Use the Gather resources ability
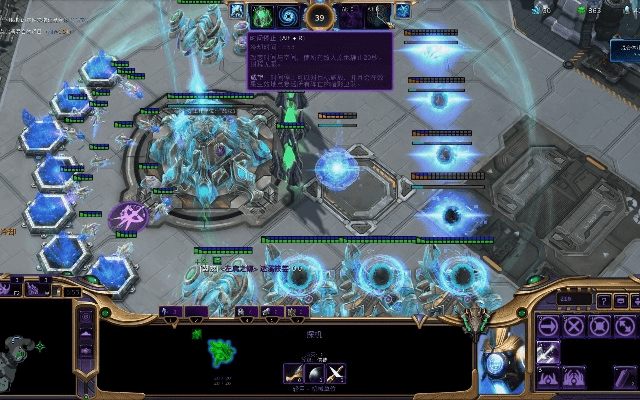This screenshot has width=640, height=400. pyautogui.click(x=547, y=351)
